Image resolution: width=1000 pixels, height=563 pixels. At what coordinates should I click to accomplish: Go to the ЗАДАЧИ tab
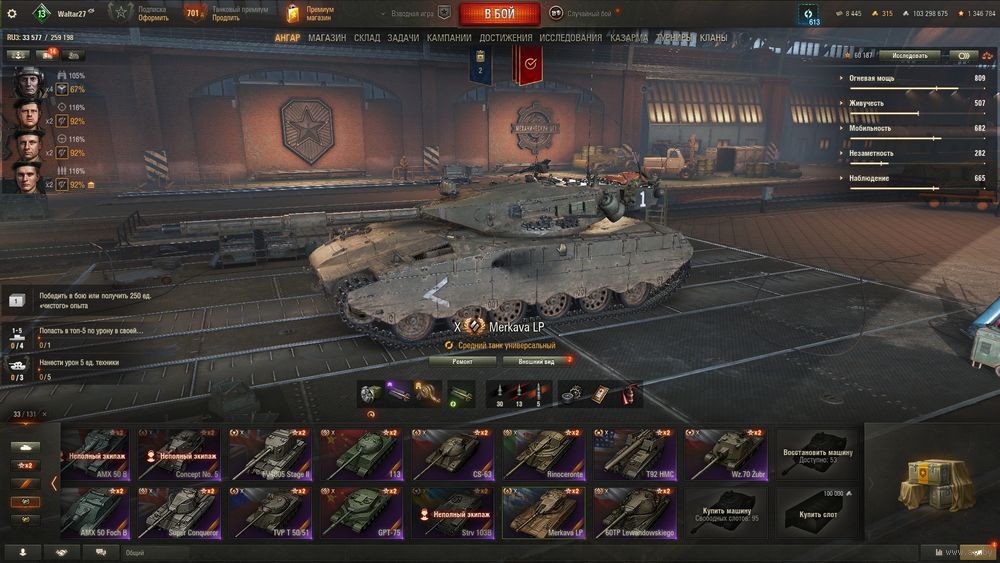[403, 38]
